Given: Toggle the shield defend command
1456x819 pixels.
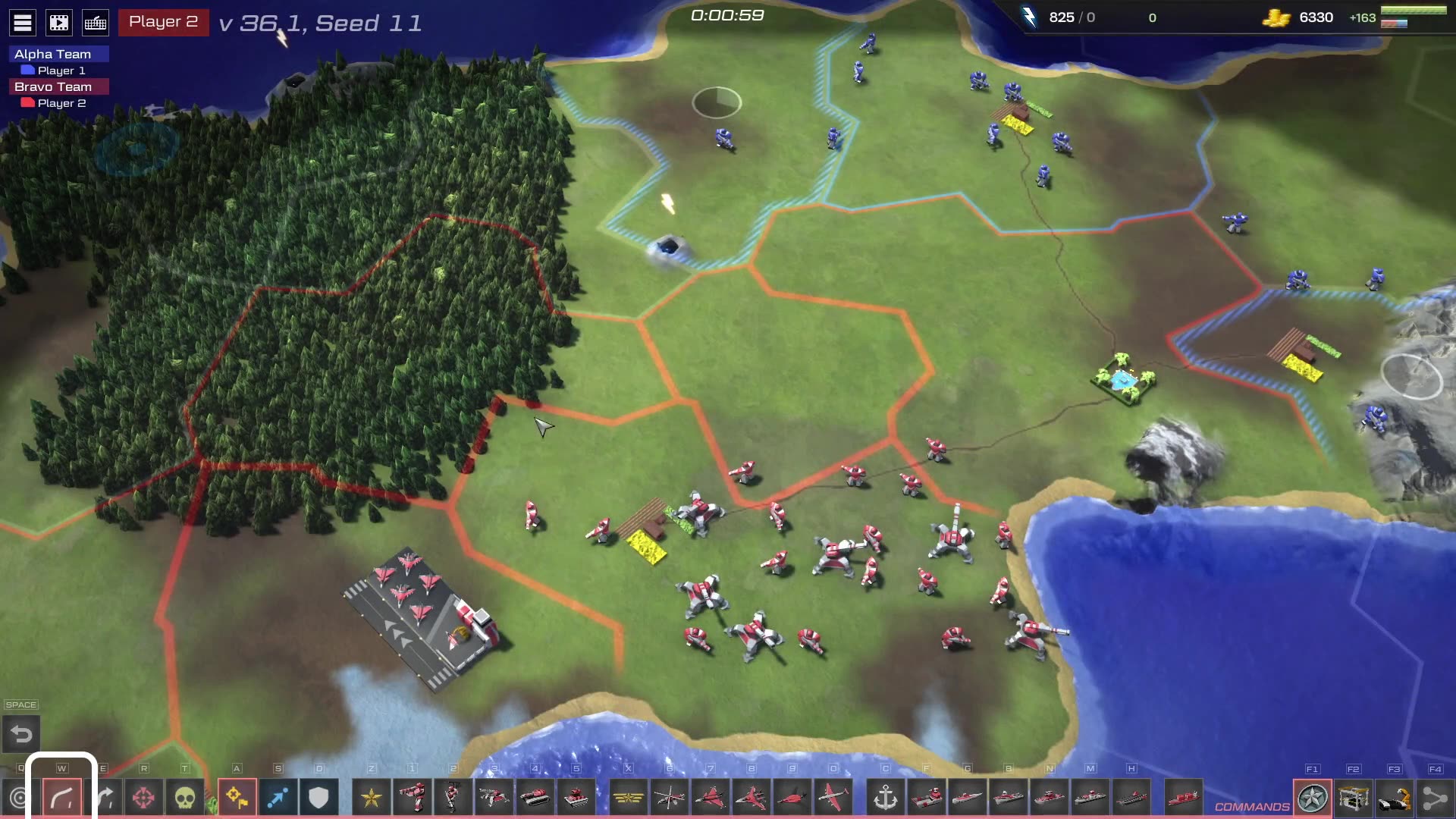Looking at the screenshot, I should pyautogui.click(x=318, y=798).
